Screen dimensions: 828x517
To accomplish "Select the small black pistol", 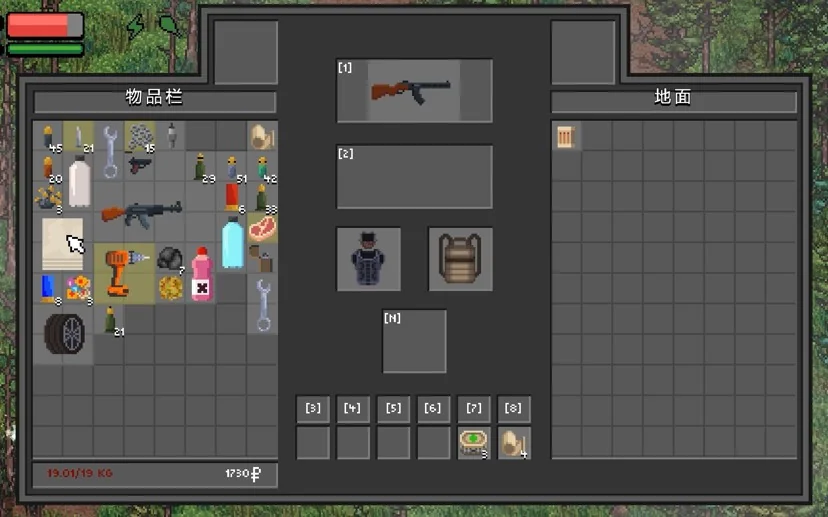I will [139, 165].
